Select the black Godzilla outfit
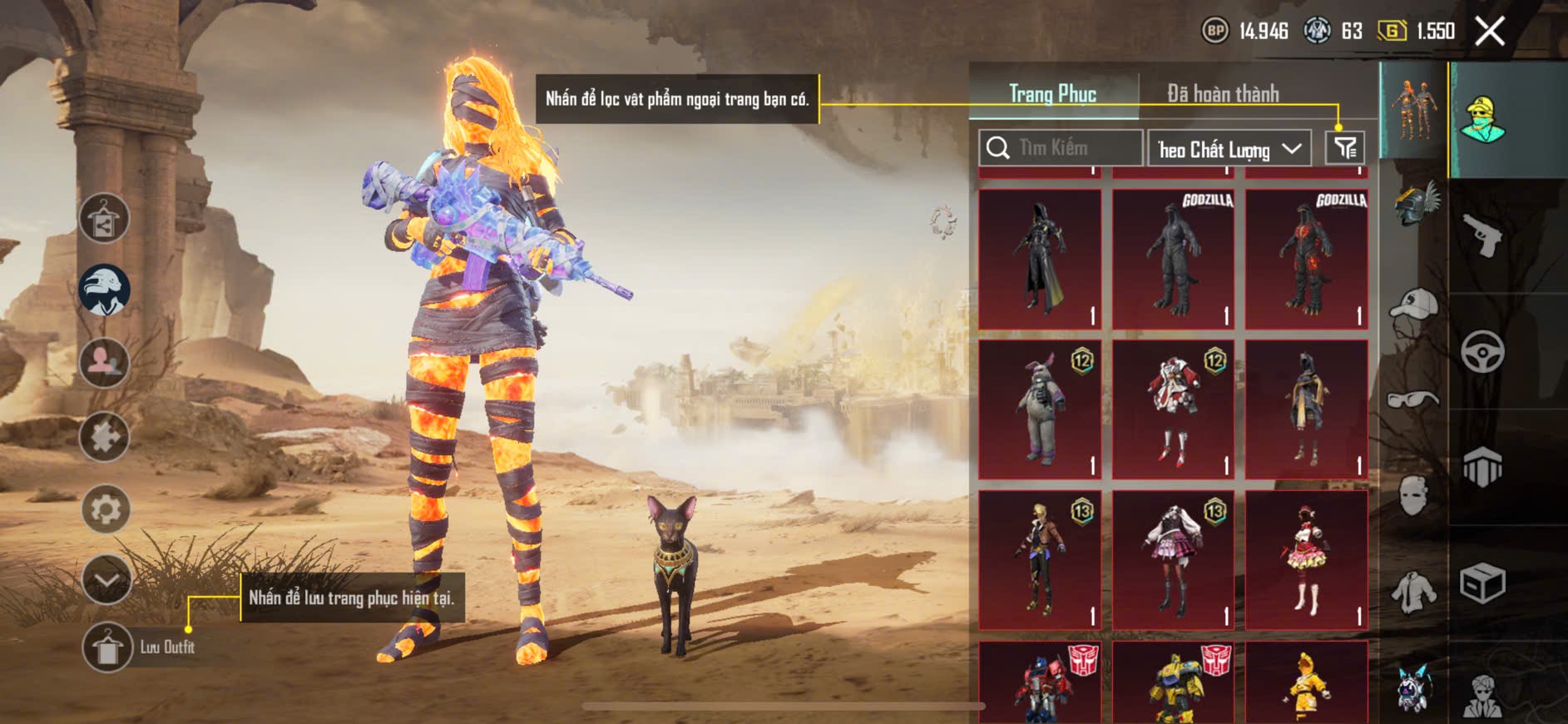The image size is (1568, 724). [x=1173, y=259]
